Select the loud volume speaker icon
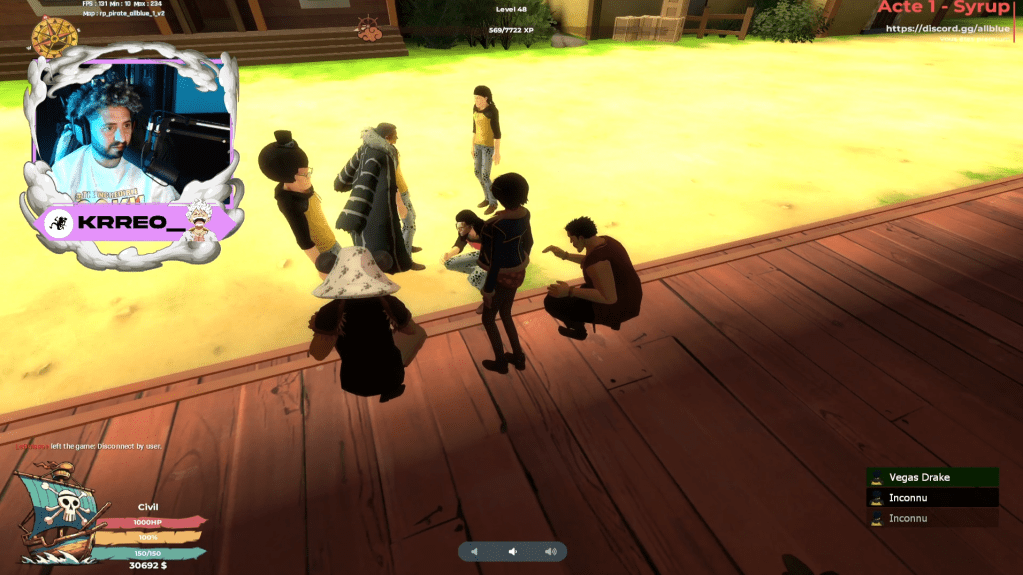 point(550,551)
